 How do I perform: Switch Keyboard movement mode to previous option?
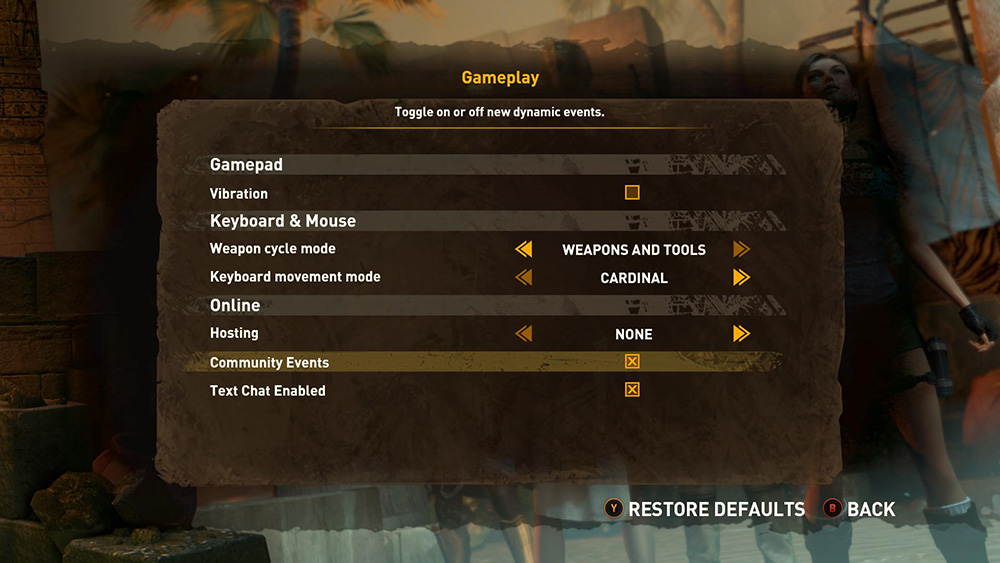tap(523, 277)
